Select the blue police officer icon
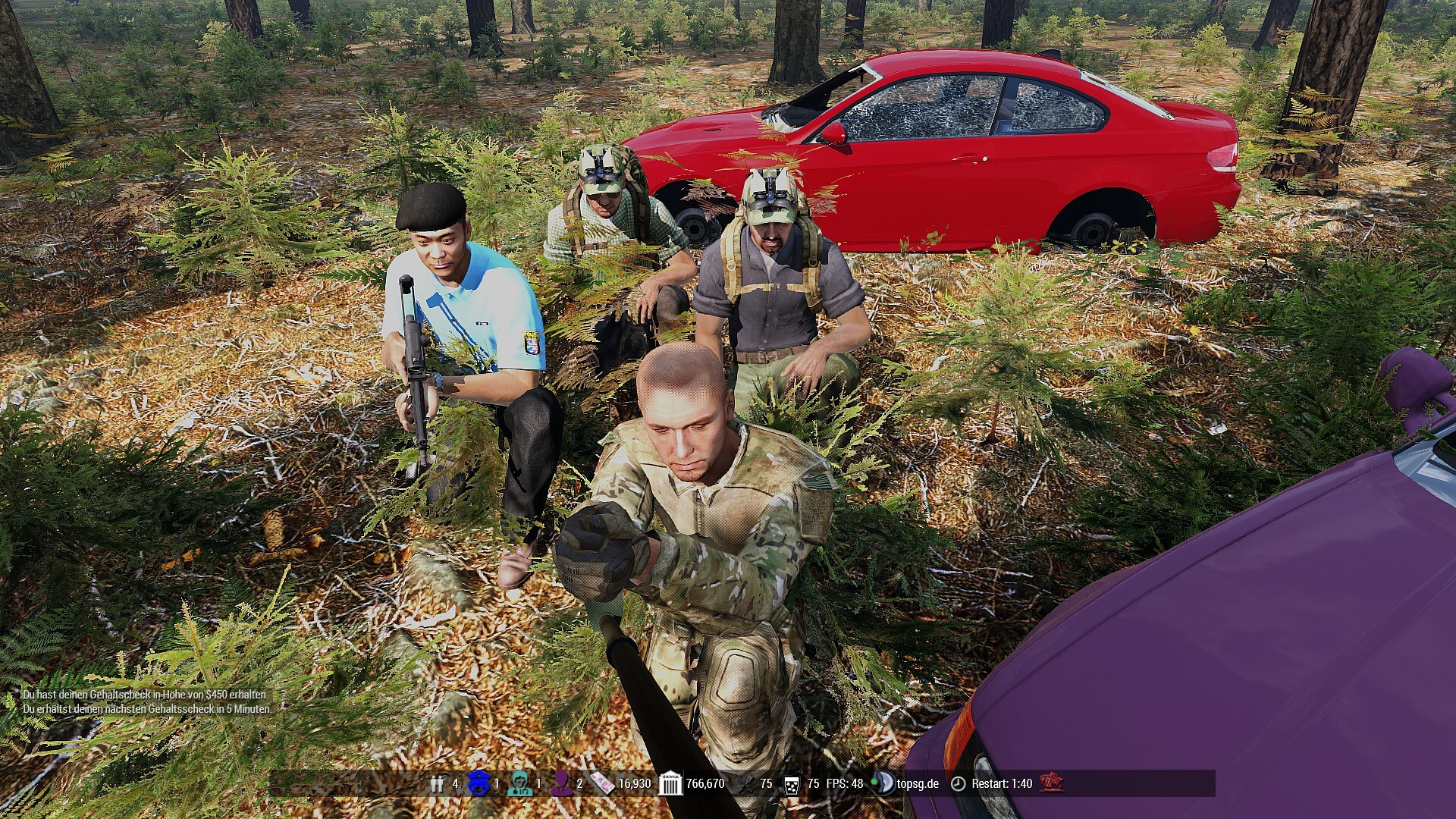 click(x=479, y=783)
